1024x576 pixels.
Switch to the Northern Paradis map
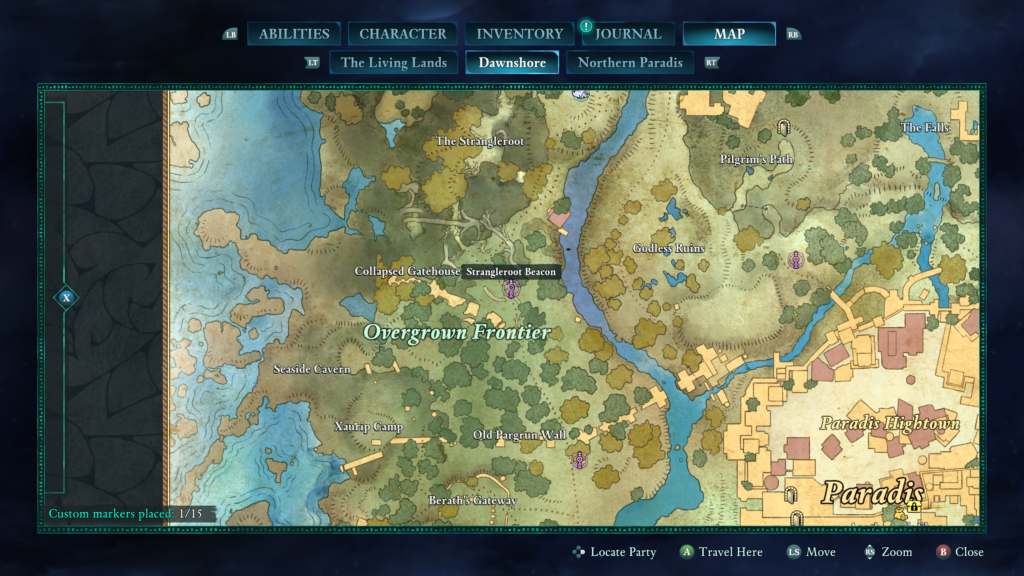point(631,62)
